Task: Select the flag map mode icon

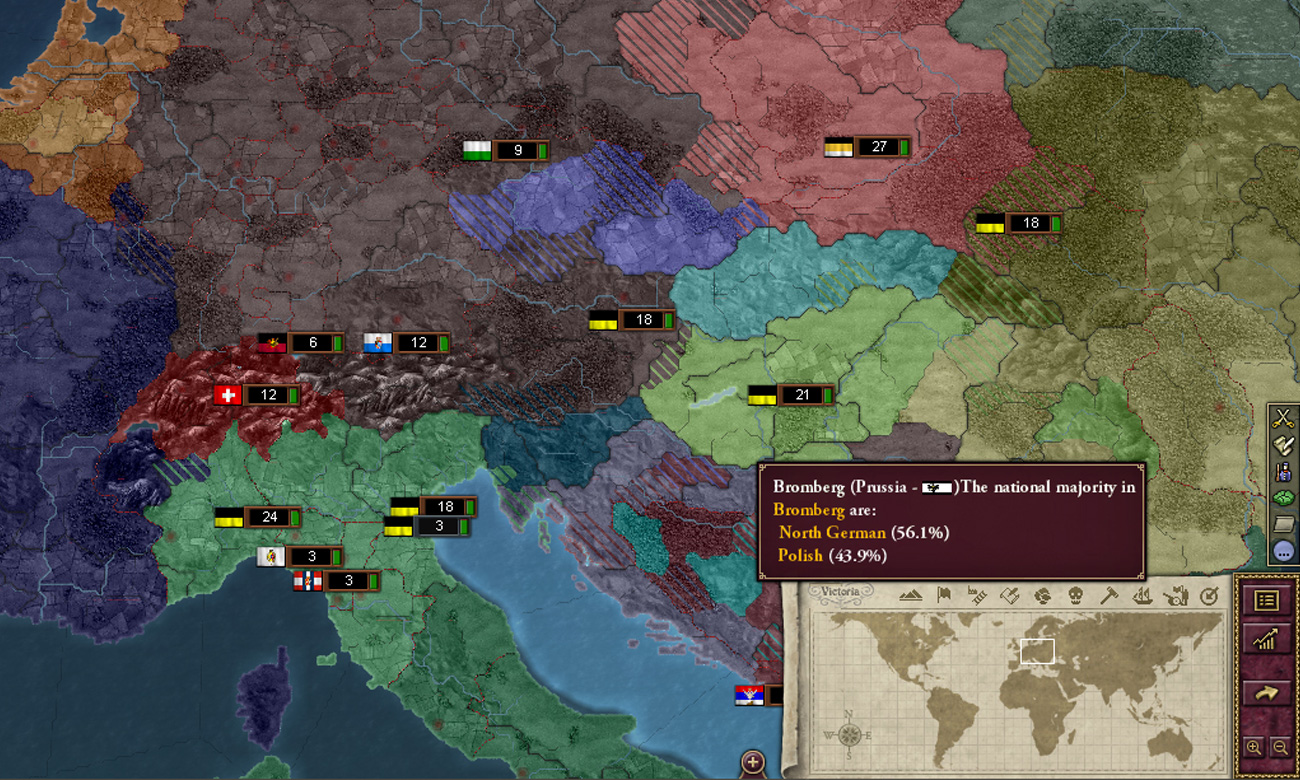Action: tap(943, 596)
